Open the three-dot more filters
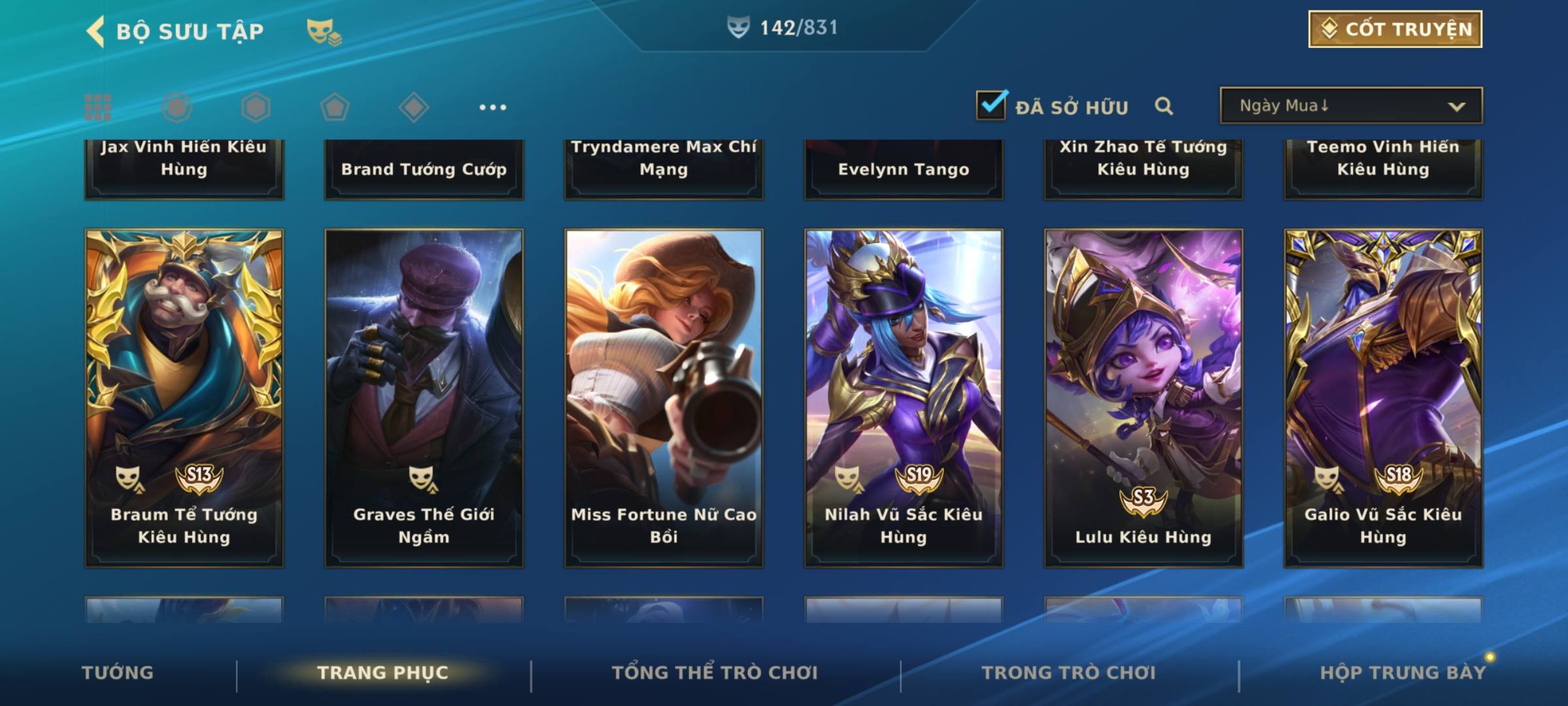This screenshot has height=706, width=1568. (x=493, y=107)
